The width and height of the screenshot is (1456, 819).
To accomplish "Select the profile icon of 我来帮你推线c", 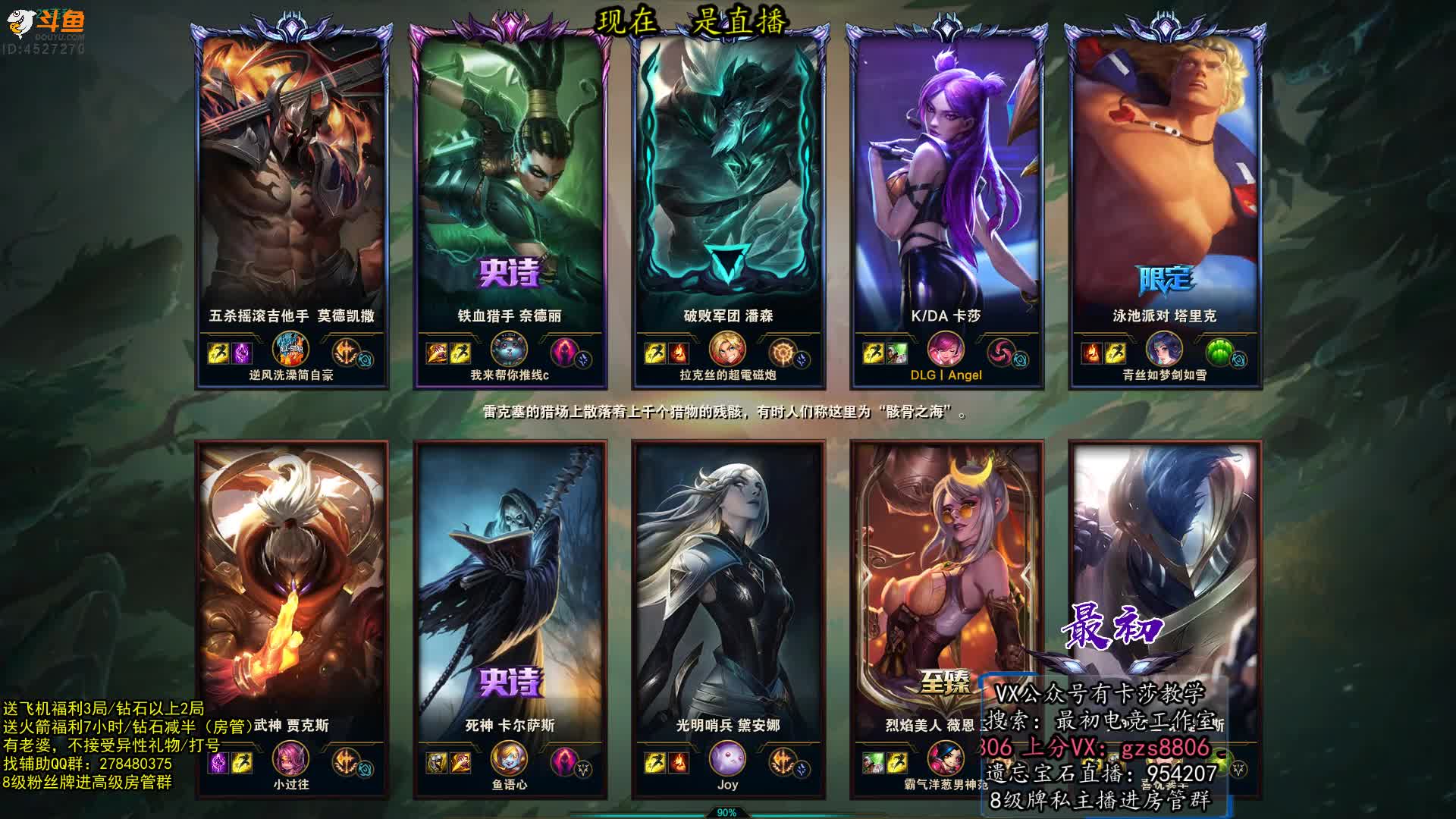I will pyautogui.click(x=510, y=351).
